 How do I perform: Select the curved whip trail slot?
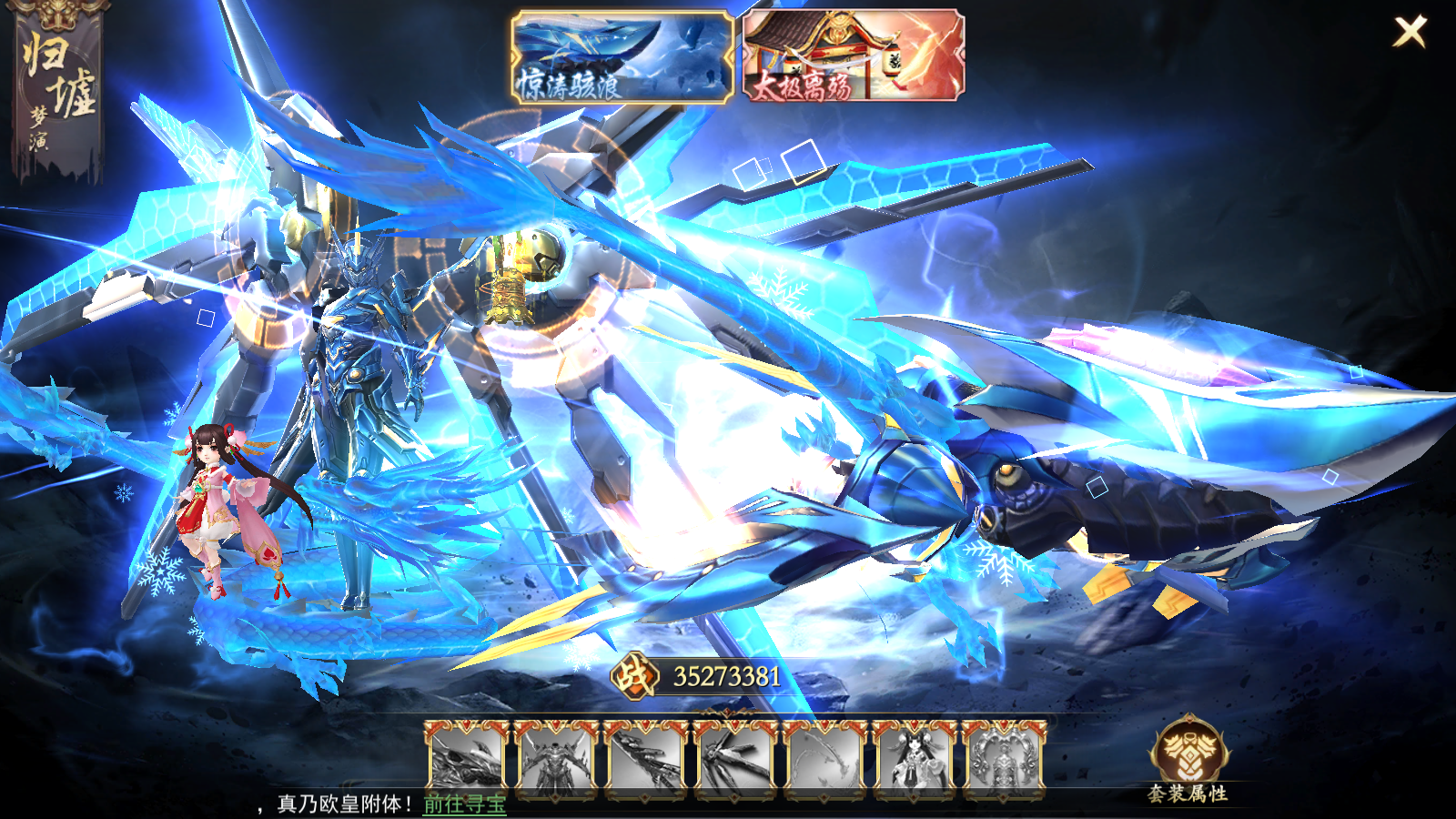point(824,760)
